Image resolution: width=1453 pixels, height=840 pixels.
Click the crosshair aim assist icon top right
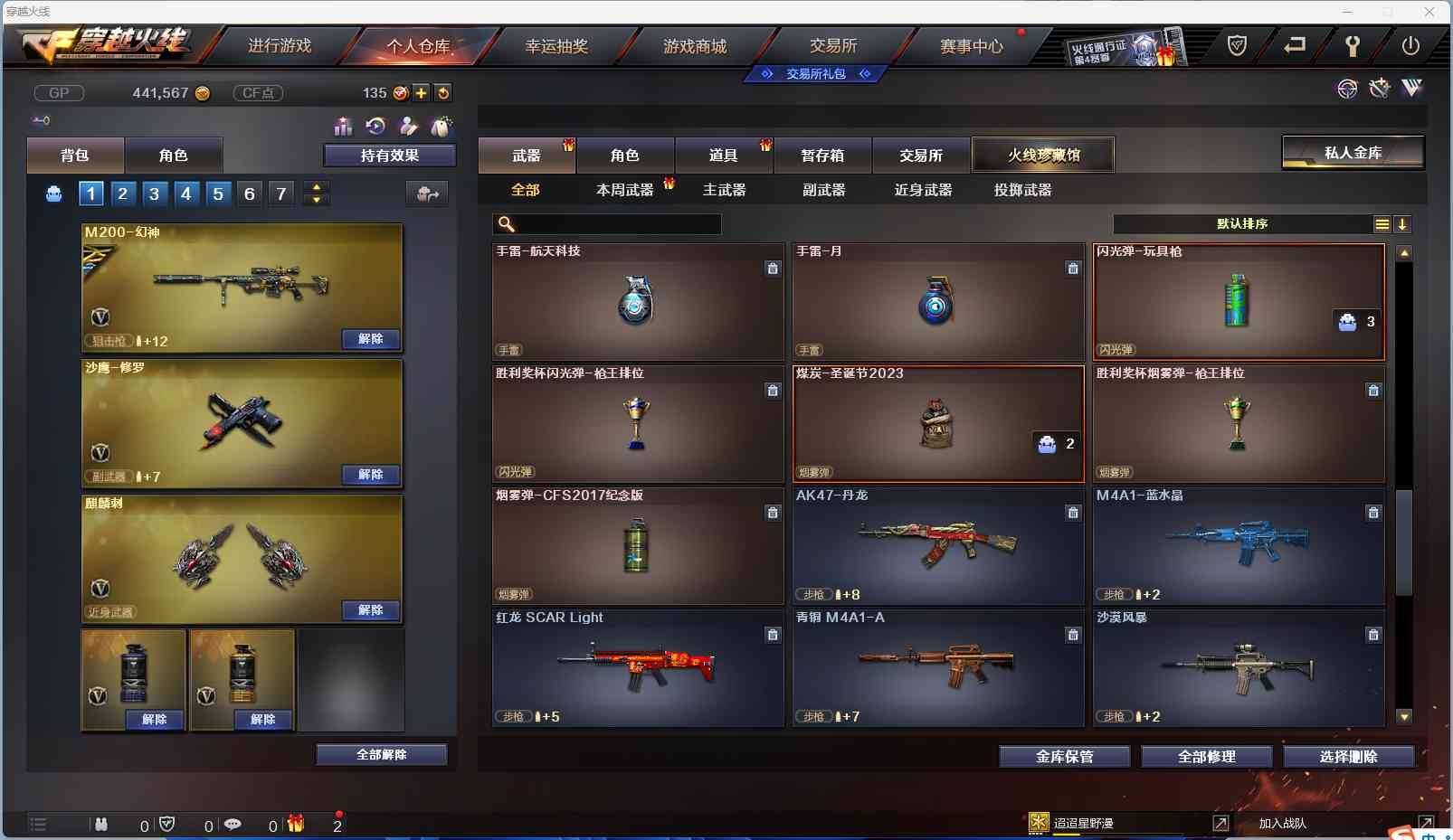coord(1347,88)
